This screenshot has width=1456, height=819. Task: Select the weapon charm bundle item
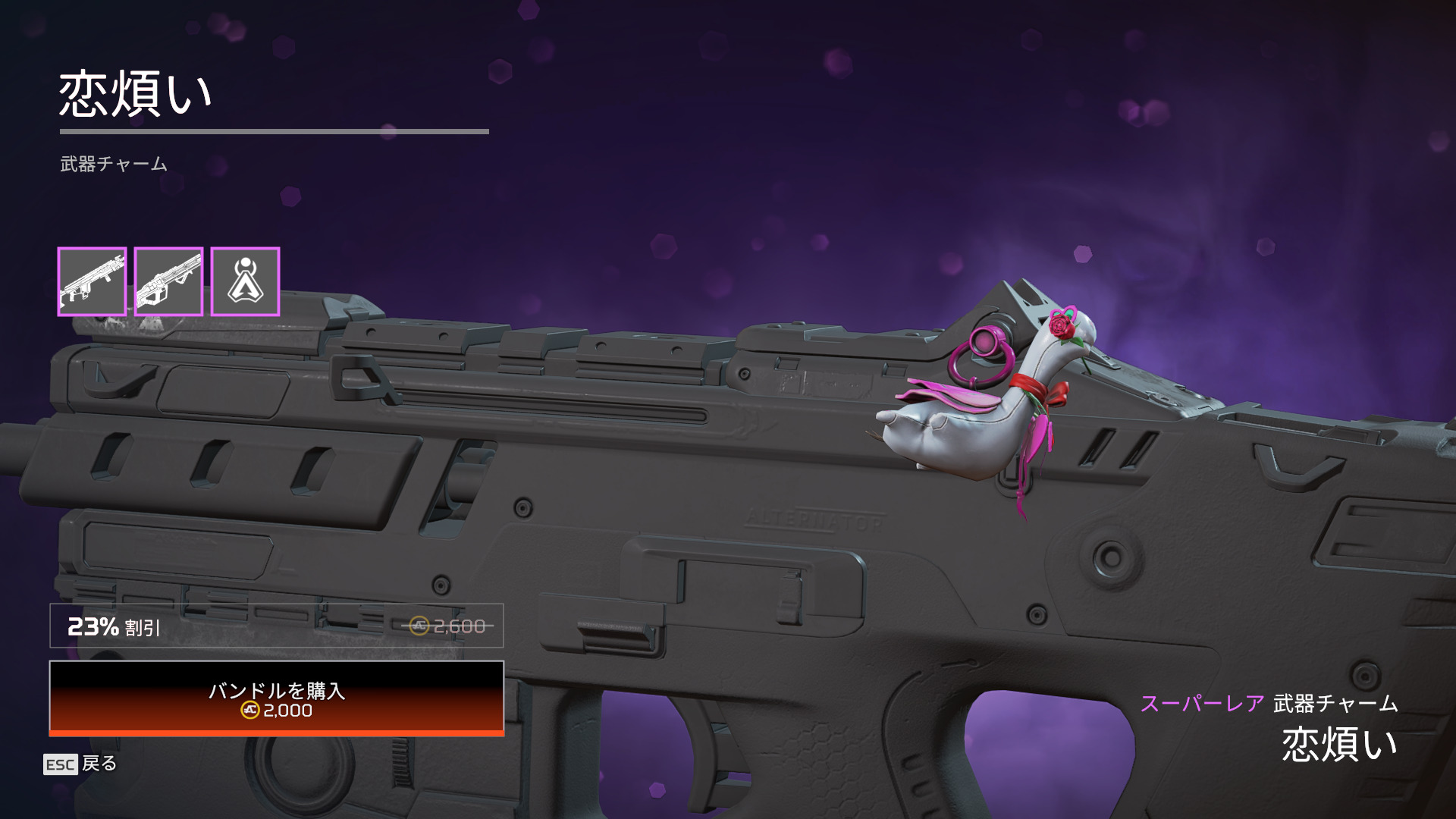245,281
